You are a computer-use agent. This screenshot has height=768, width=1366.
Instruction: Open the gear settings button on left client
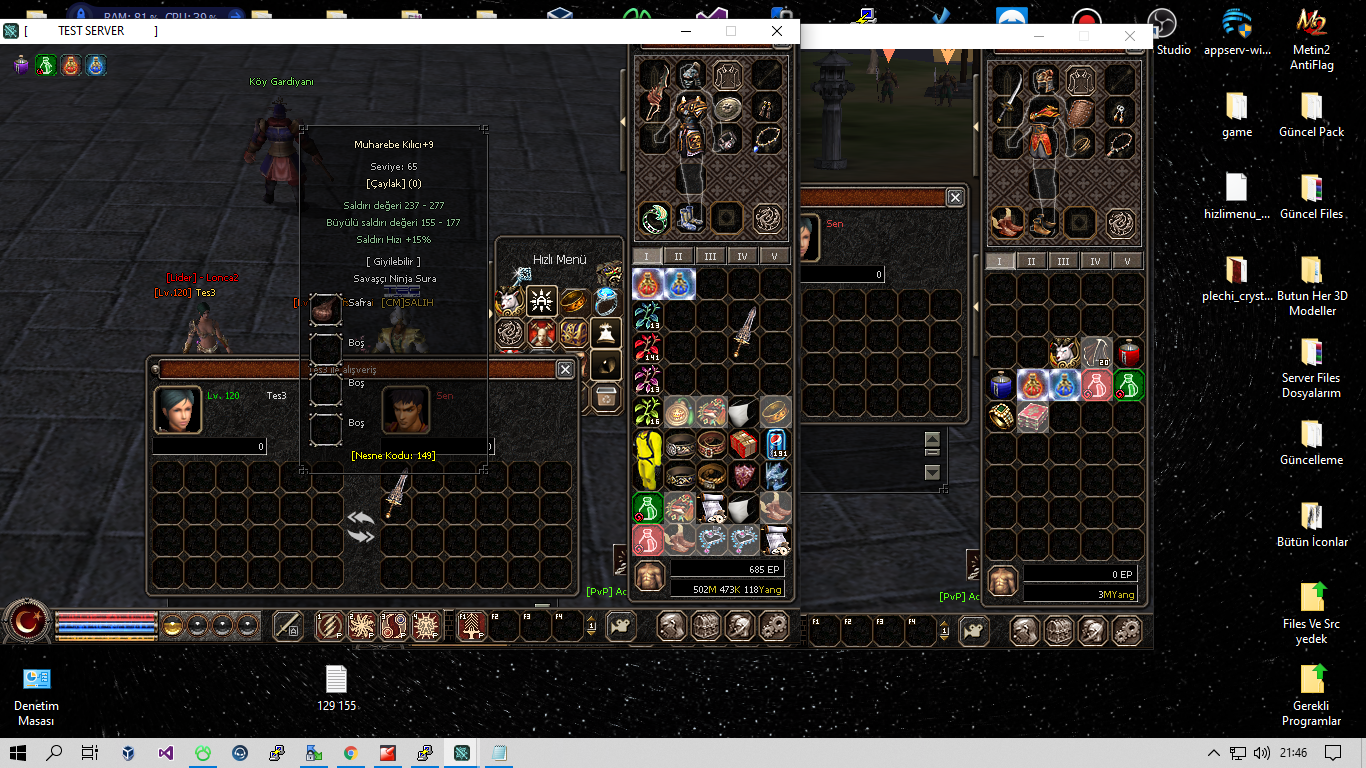(x=773, y=627)
